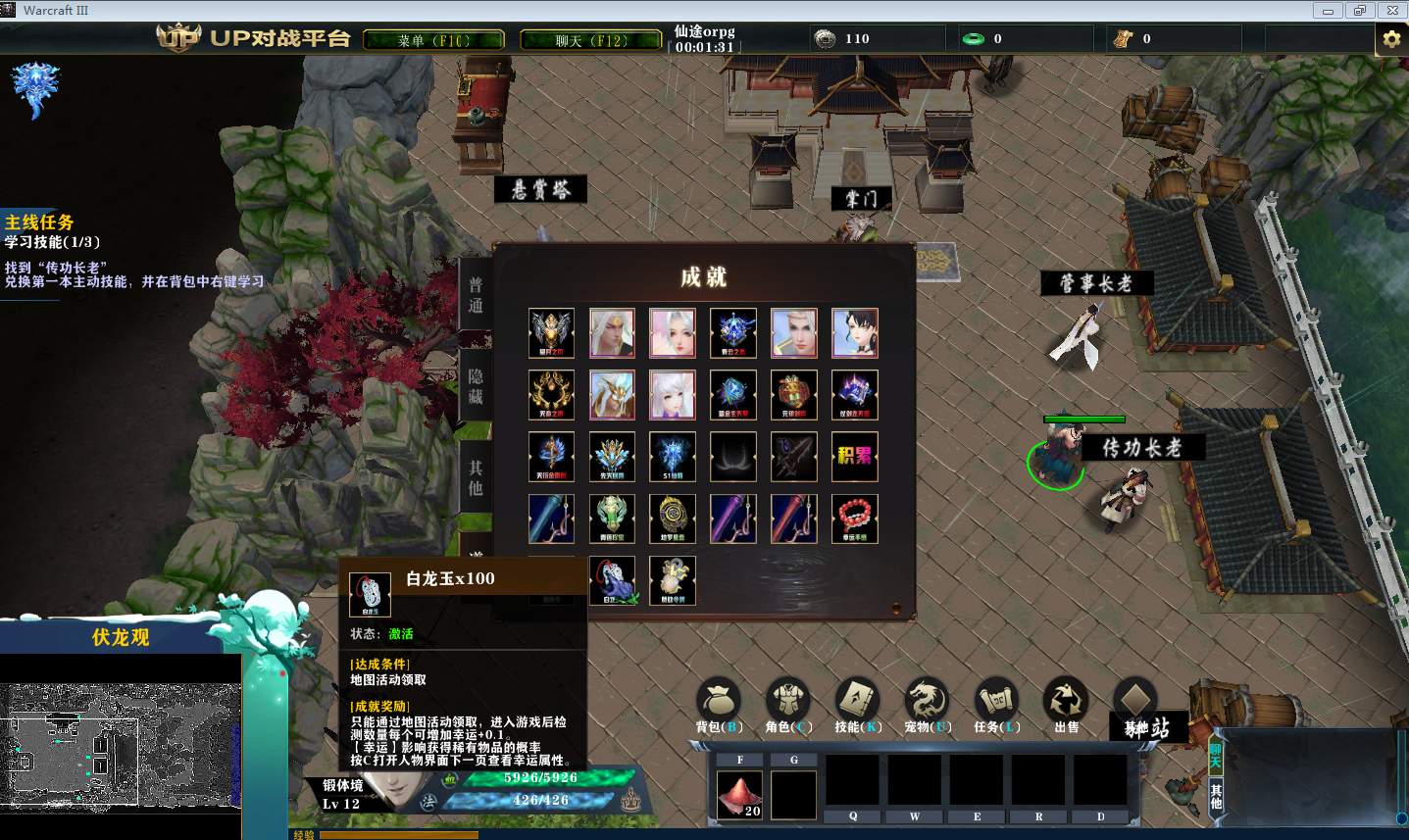Select the 聊天 chat tab at bottom right

(1216, 757)
